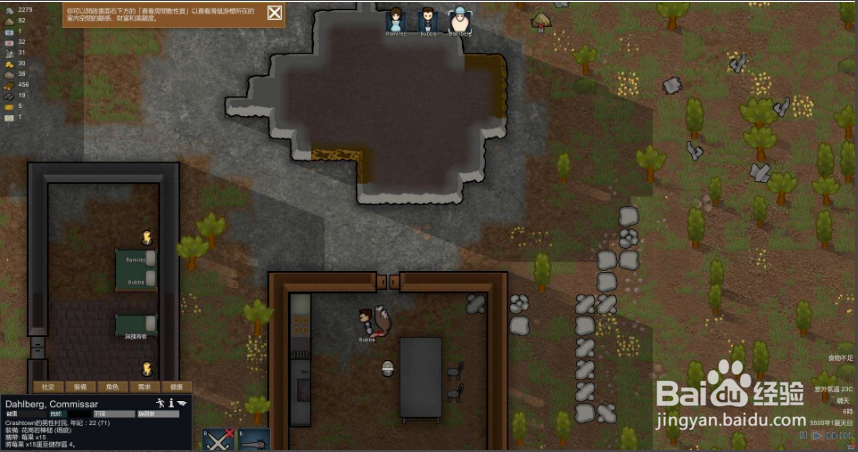
Task: Activate the melee club attack command
Action: 253,439
